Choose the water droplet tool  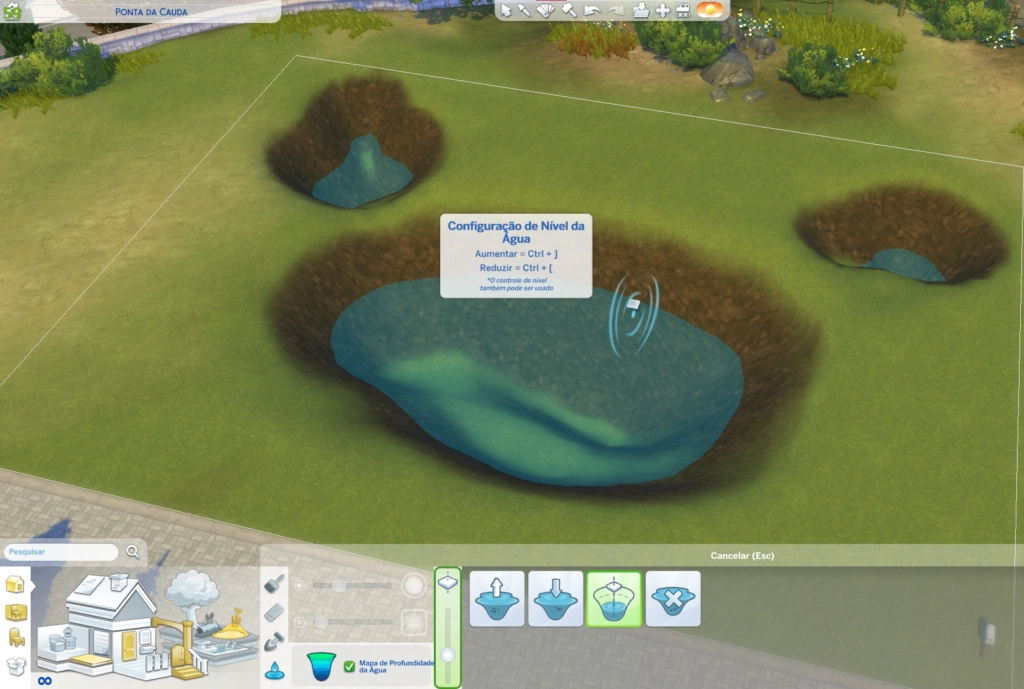click(x=273, y=671)
